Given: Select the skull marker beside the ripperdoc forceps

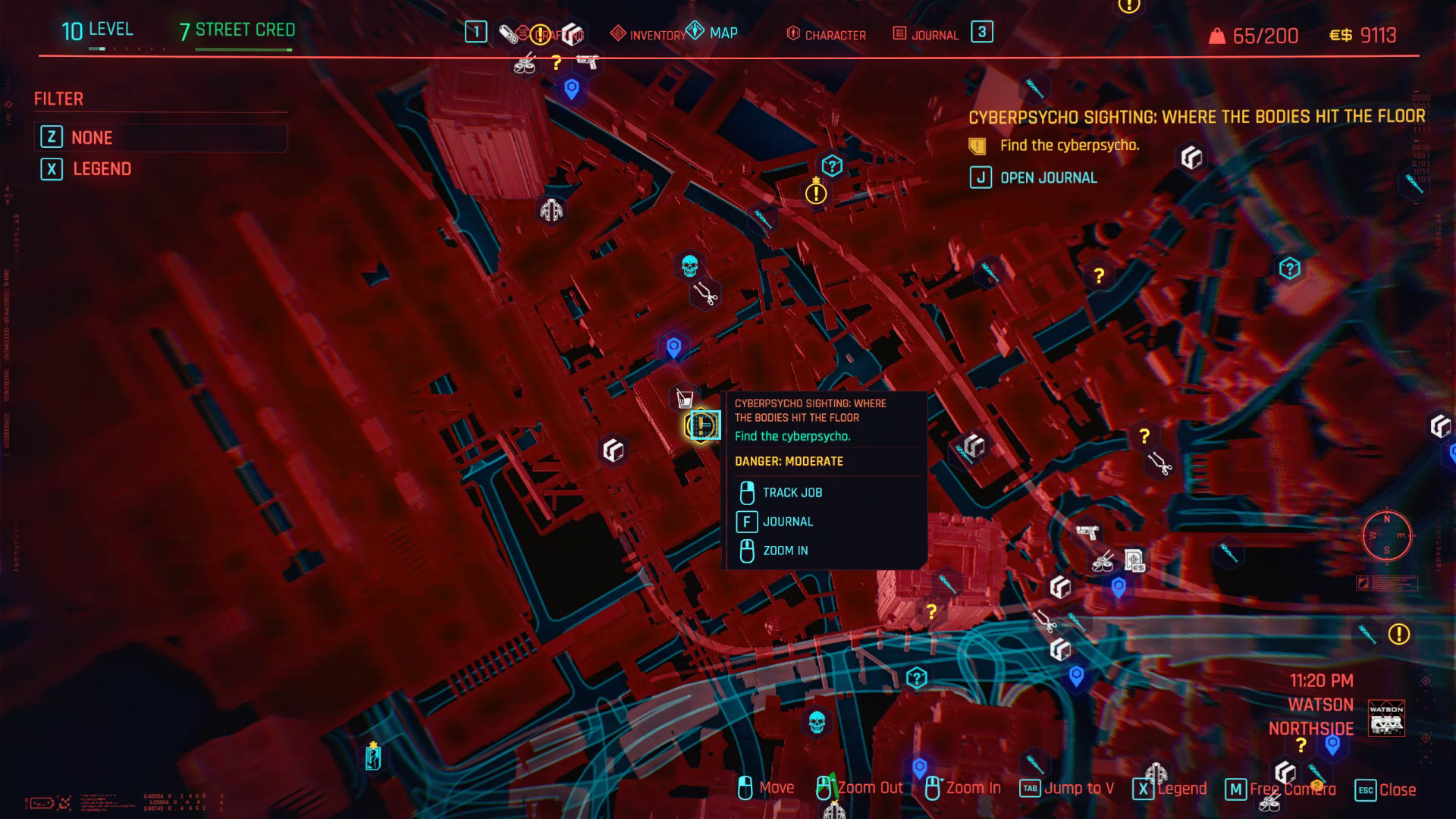Looking at the screenshot, I should coord(689,266).
